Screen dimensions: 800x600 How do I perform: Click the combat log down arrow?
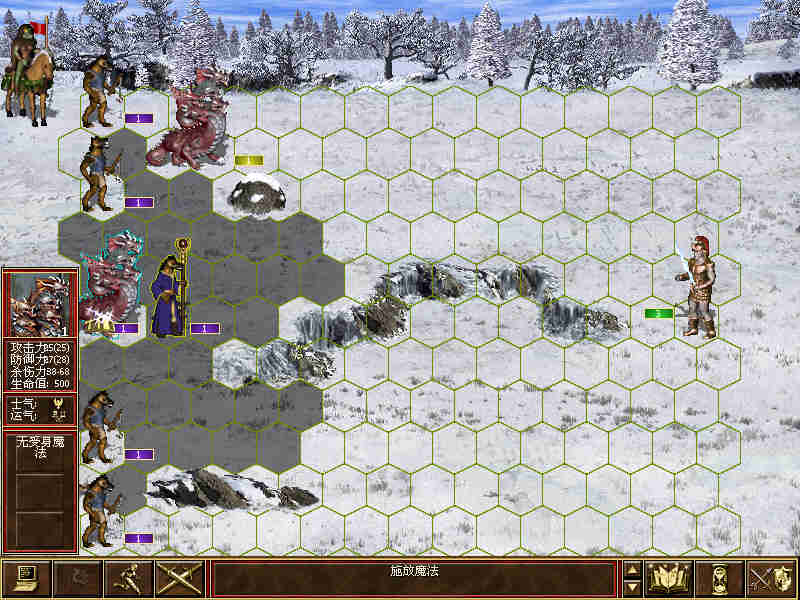[x=632, y=587]
